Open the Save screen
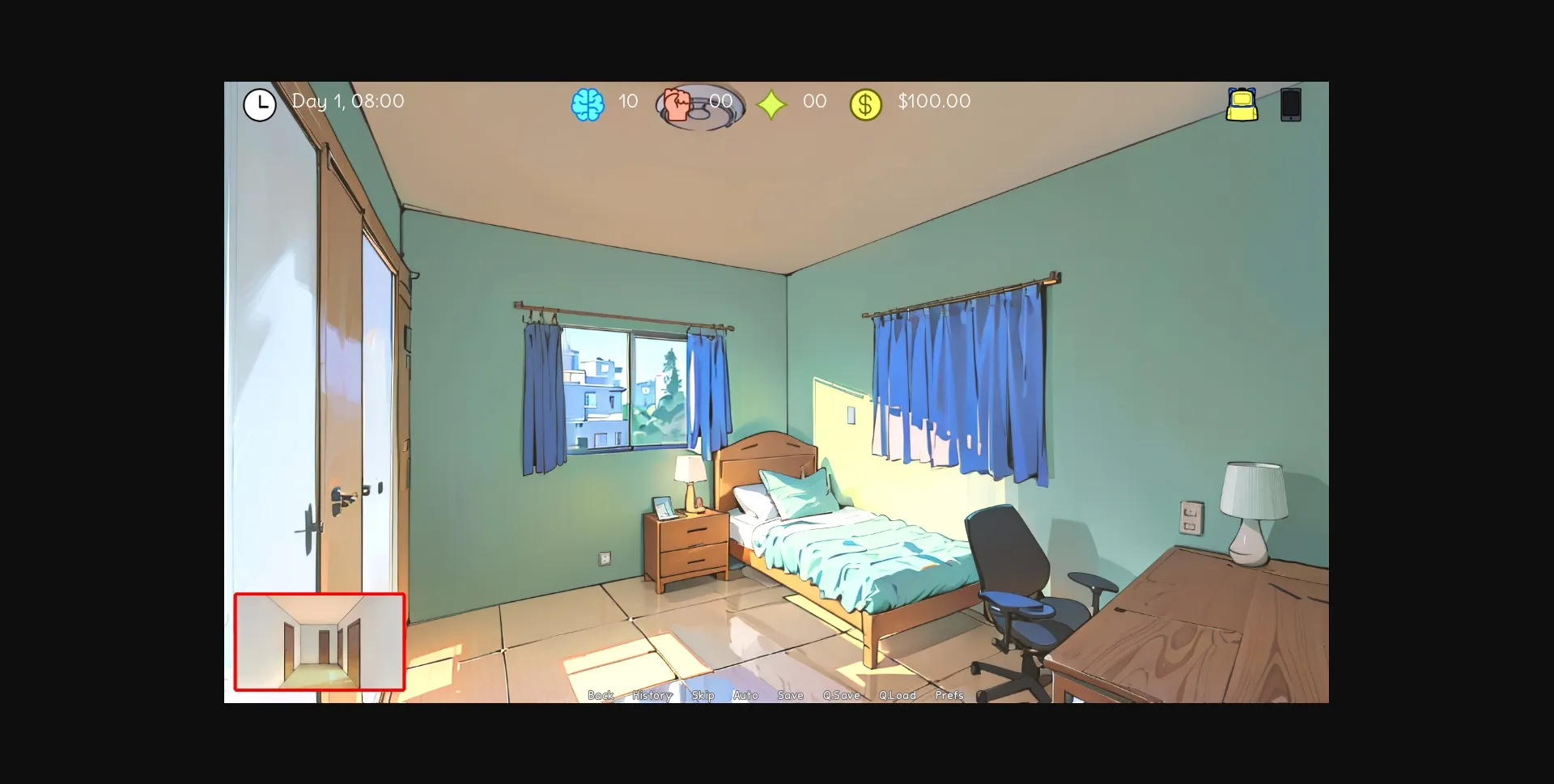The width and height of the screenshot is (1554, 784). tap(790, 694)
